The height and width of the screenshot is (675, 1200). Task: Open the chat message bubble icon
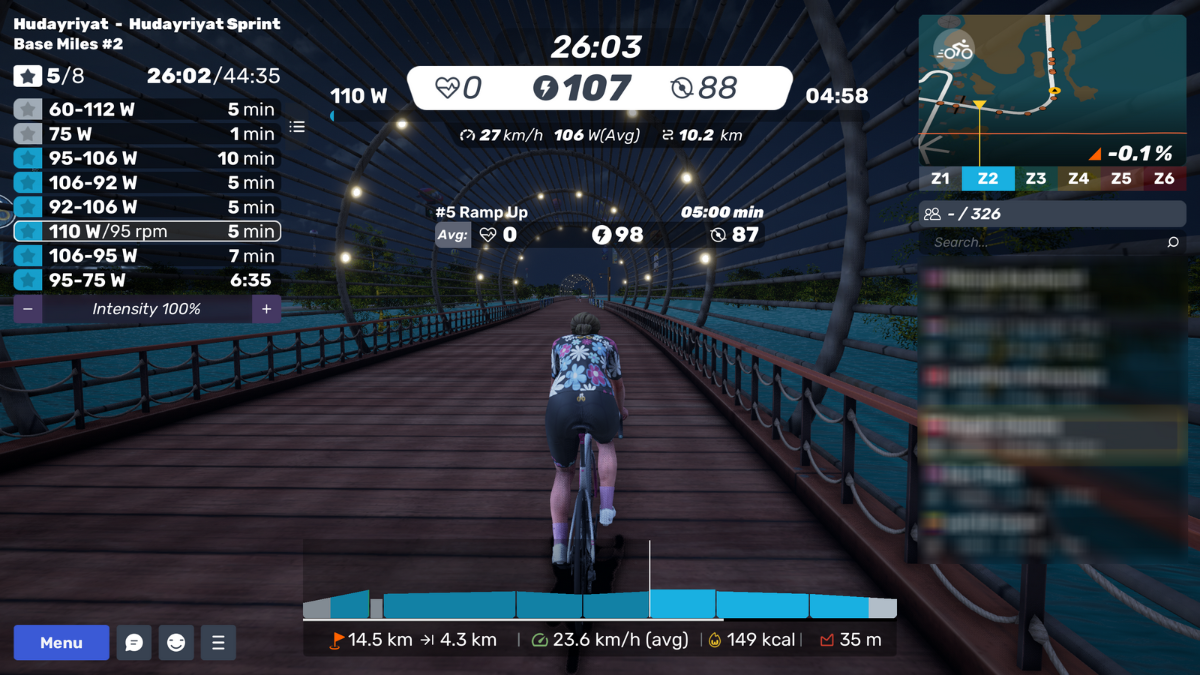[134, 643]
